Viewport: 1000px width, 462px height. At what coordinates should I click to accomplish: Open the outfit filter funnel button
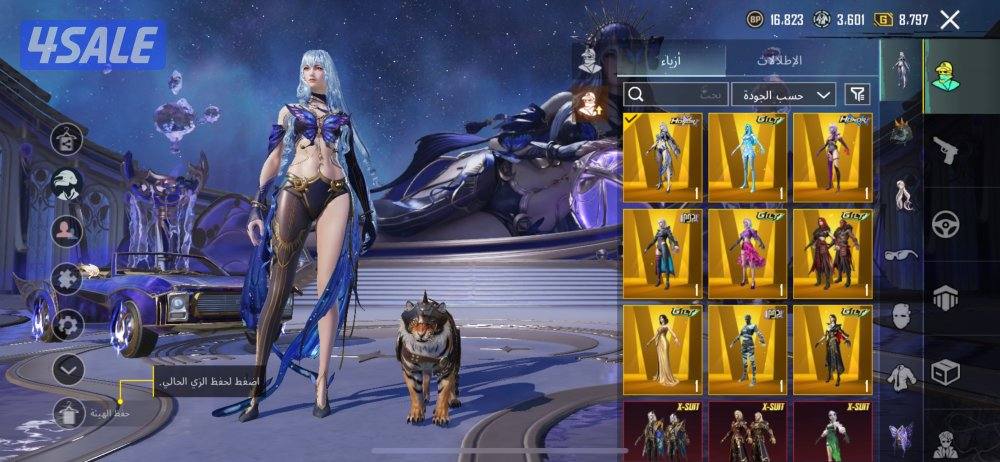[x=858, y=94]
